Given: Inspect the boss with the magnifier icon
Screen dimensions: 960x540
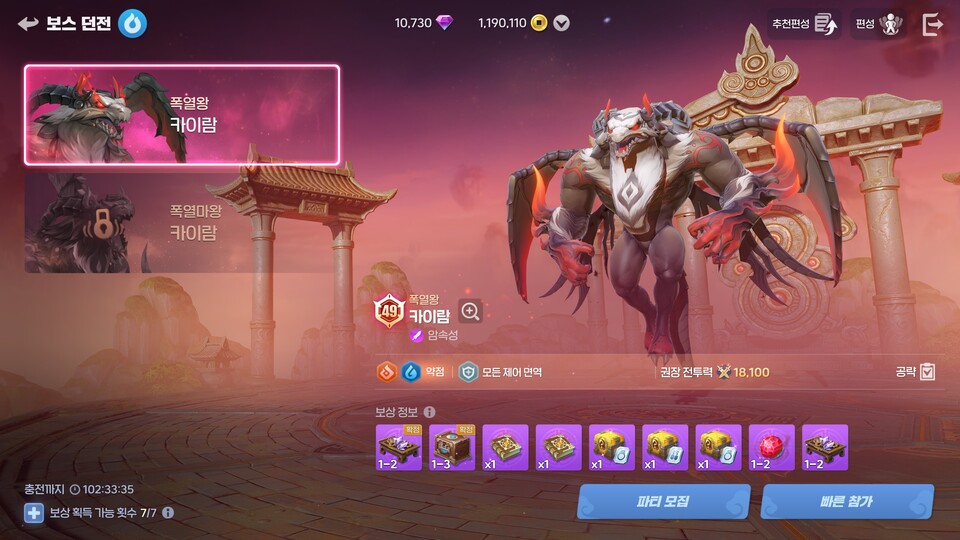Looking at the screenshot, I should [470, 311].
